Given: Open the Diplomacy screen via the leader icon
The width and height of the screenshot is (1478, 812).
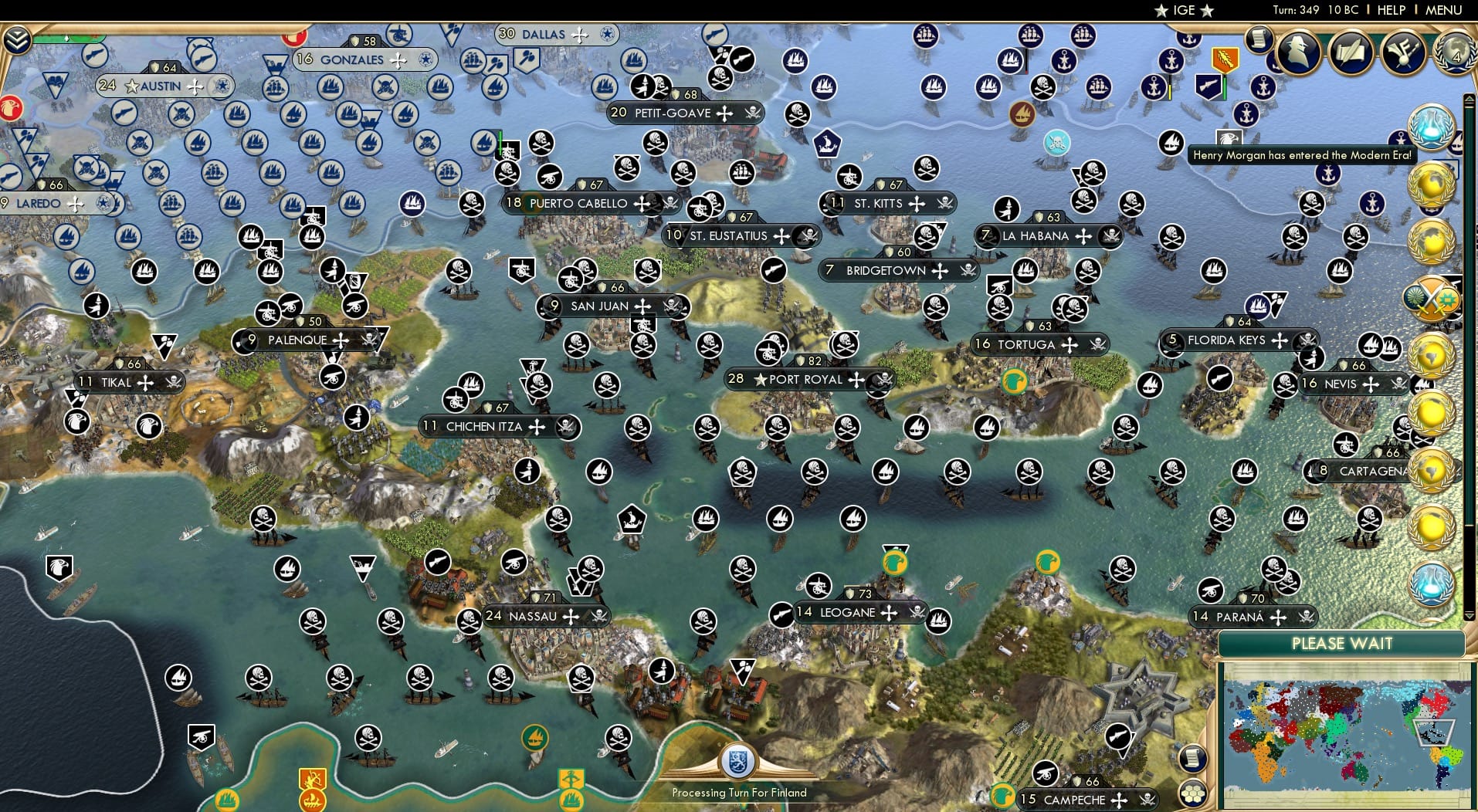Looking at the screenshot, I should tap(1297, 52).
